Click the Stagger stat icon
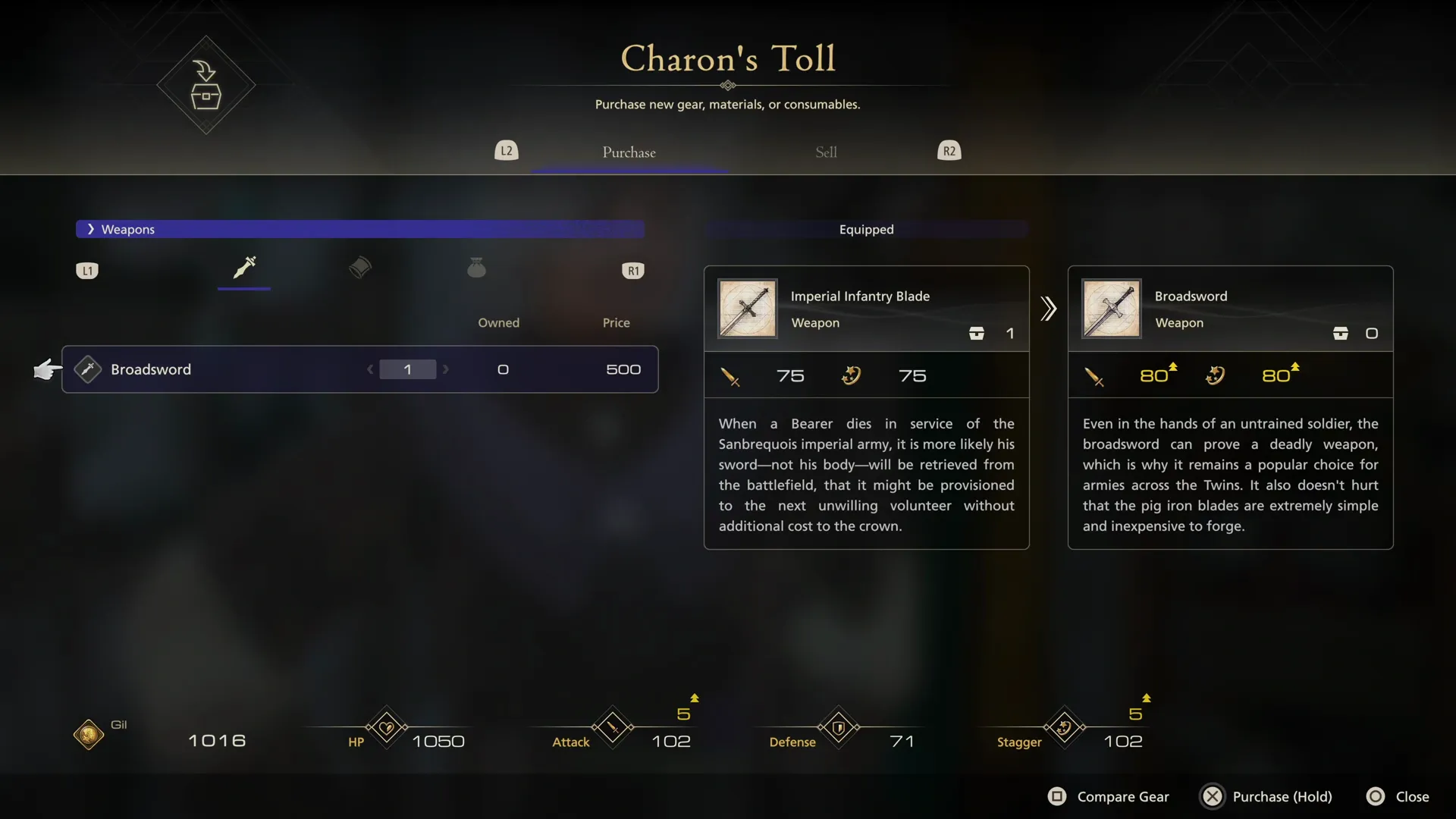The width and height of the screenshot is (1456, 819). [x=1064, y=728]
